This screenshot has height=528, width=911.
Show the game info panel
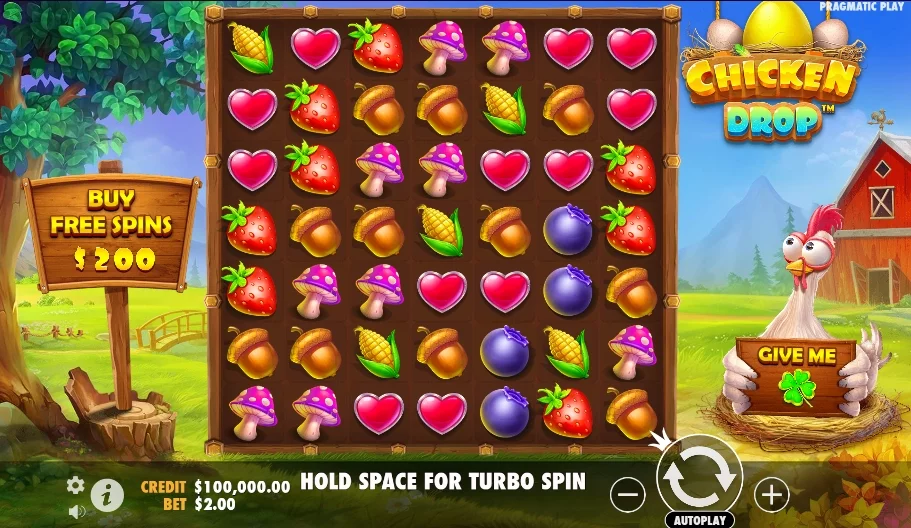(107, 493)
